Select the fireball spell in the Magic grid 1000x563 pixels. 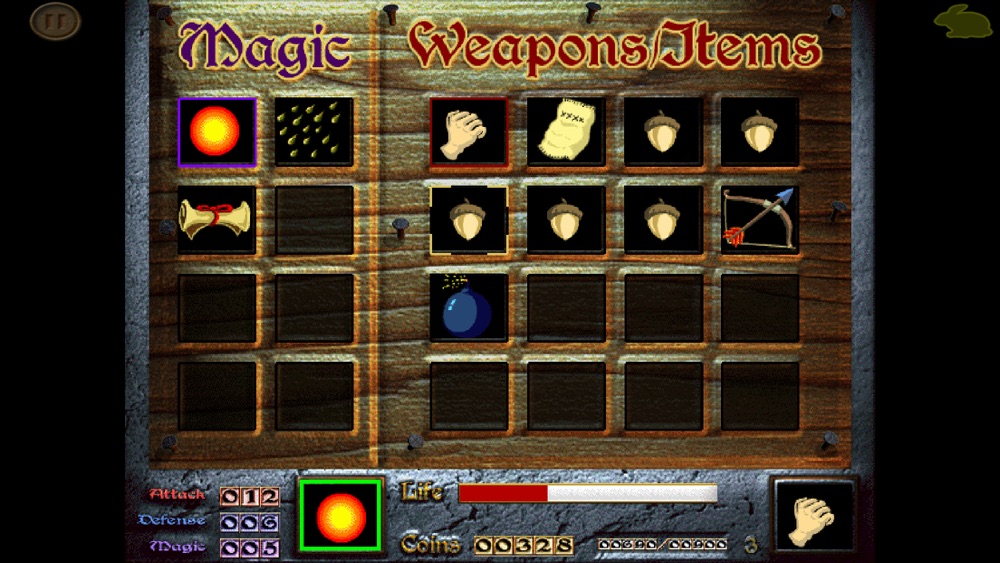(x=217, y=131)
